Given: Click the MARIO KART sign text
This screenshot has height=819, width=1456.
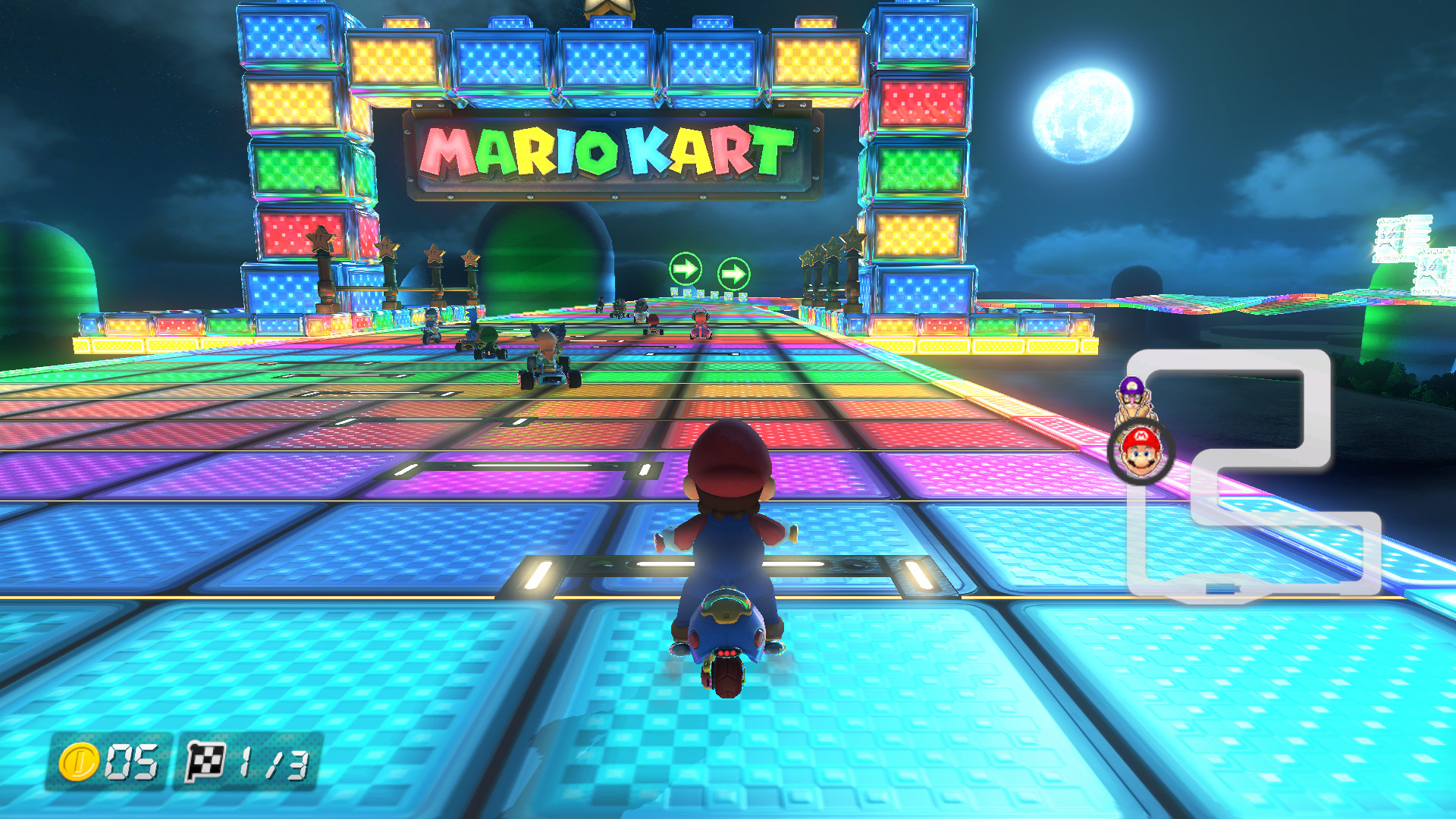Looking at the screenshot, I should pyautogui.click(x=607, y=149).
